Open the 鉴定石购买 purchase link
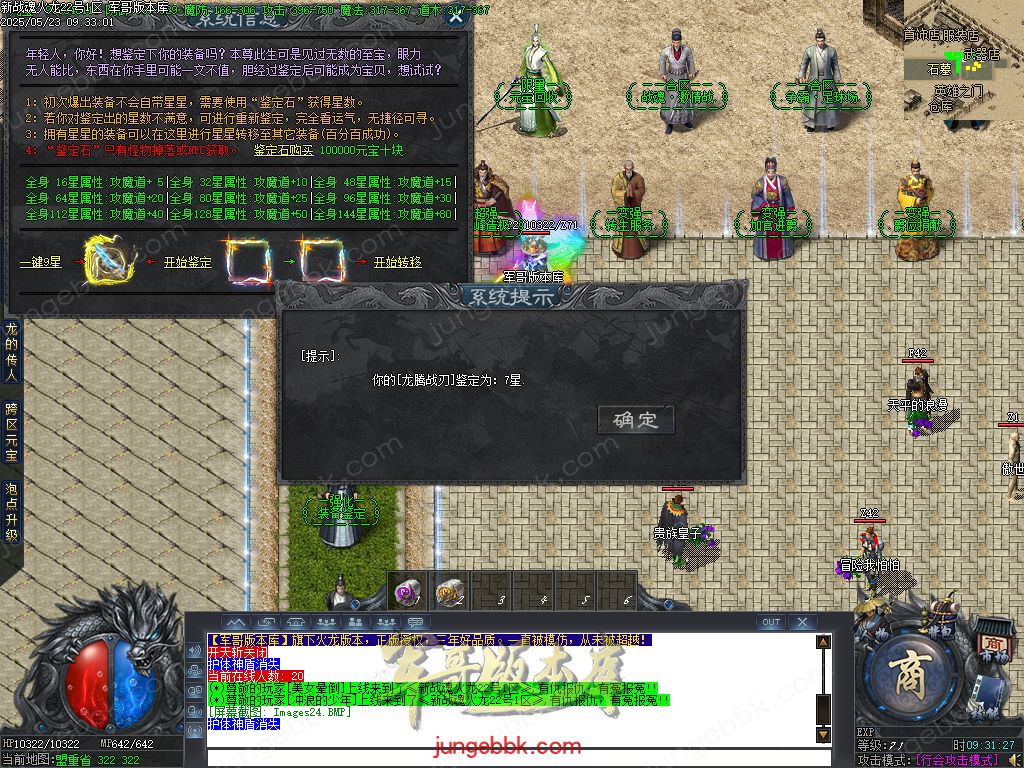Screen dimensions: 1024x768 pyautogui.click(x=283, y=150)
